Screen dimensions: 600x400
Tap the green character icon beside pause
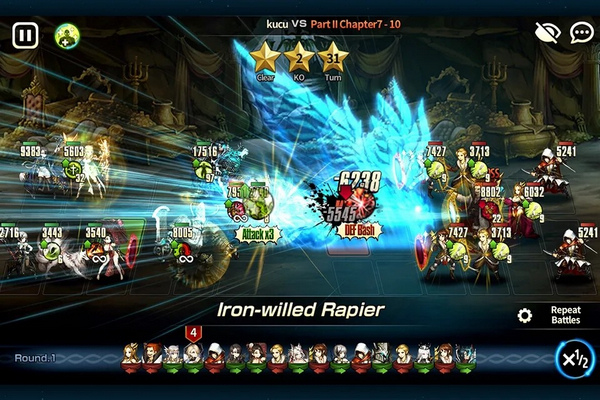67,35
